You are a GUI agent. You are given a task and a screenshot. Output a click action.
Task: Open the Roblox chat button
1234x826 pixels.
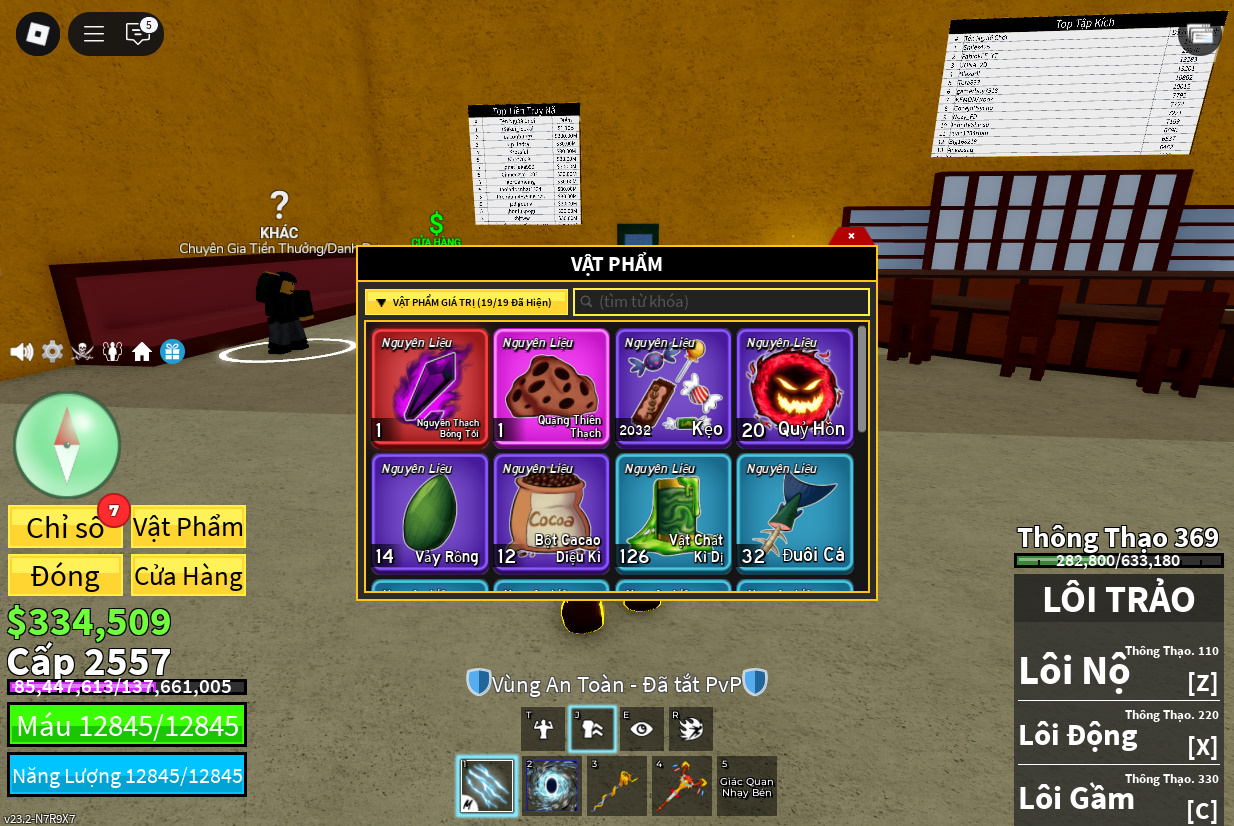point(138,34)
